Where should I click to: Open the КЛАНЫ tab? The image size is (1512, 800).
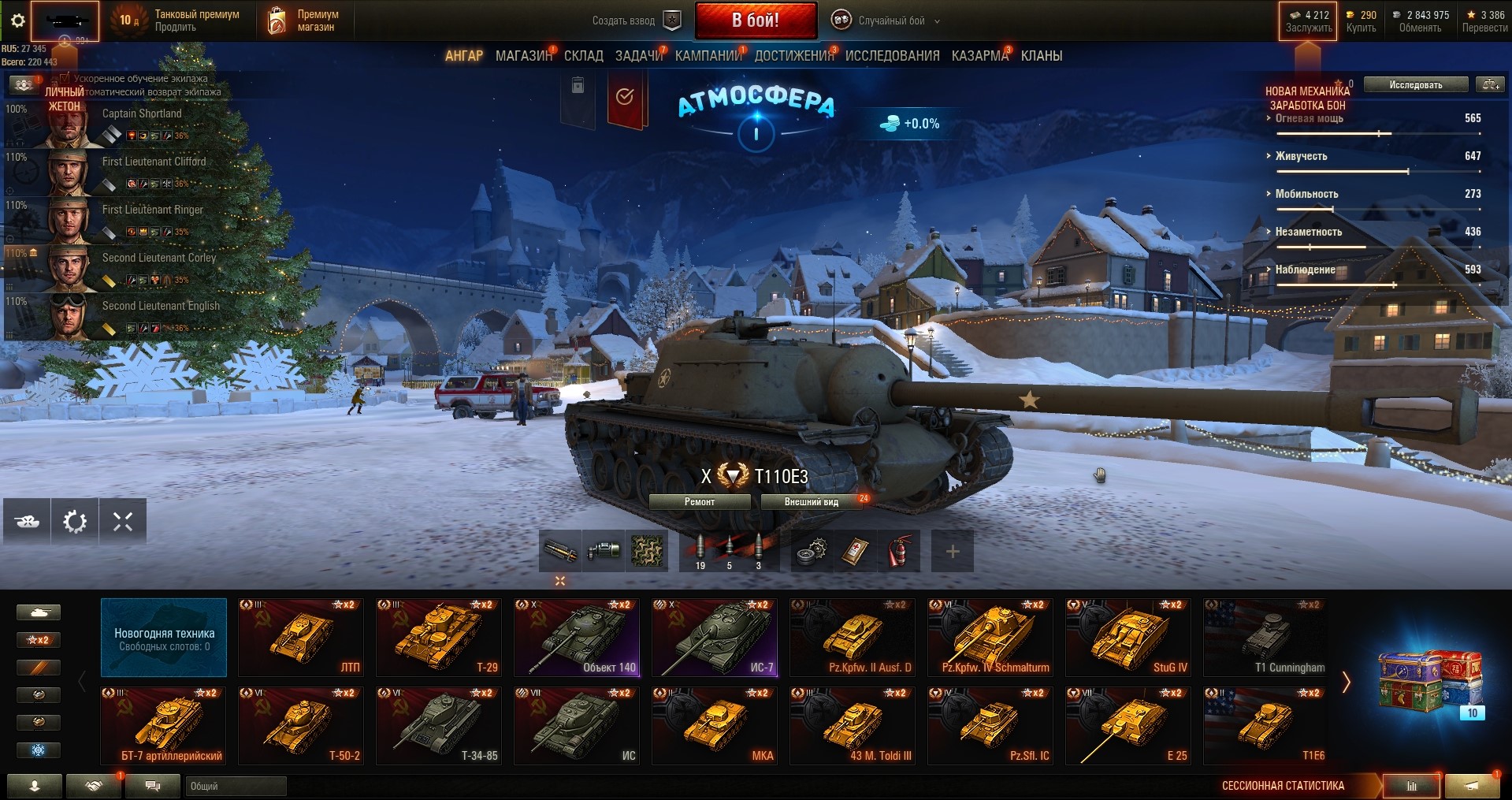[x=1041, y=56]
